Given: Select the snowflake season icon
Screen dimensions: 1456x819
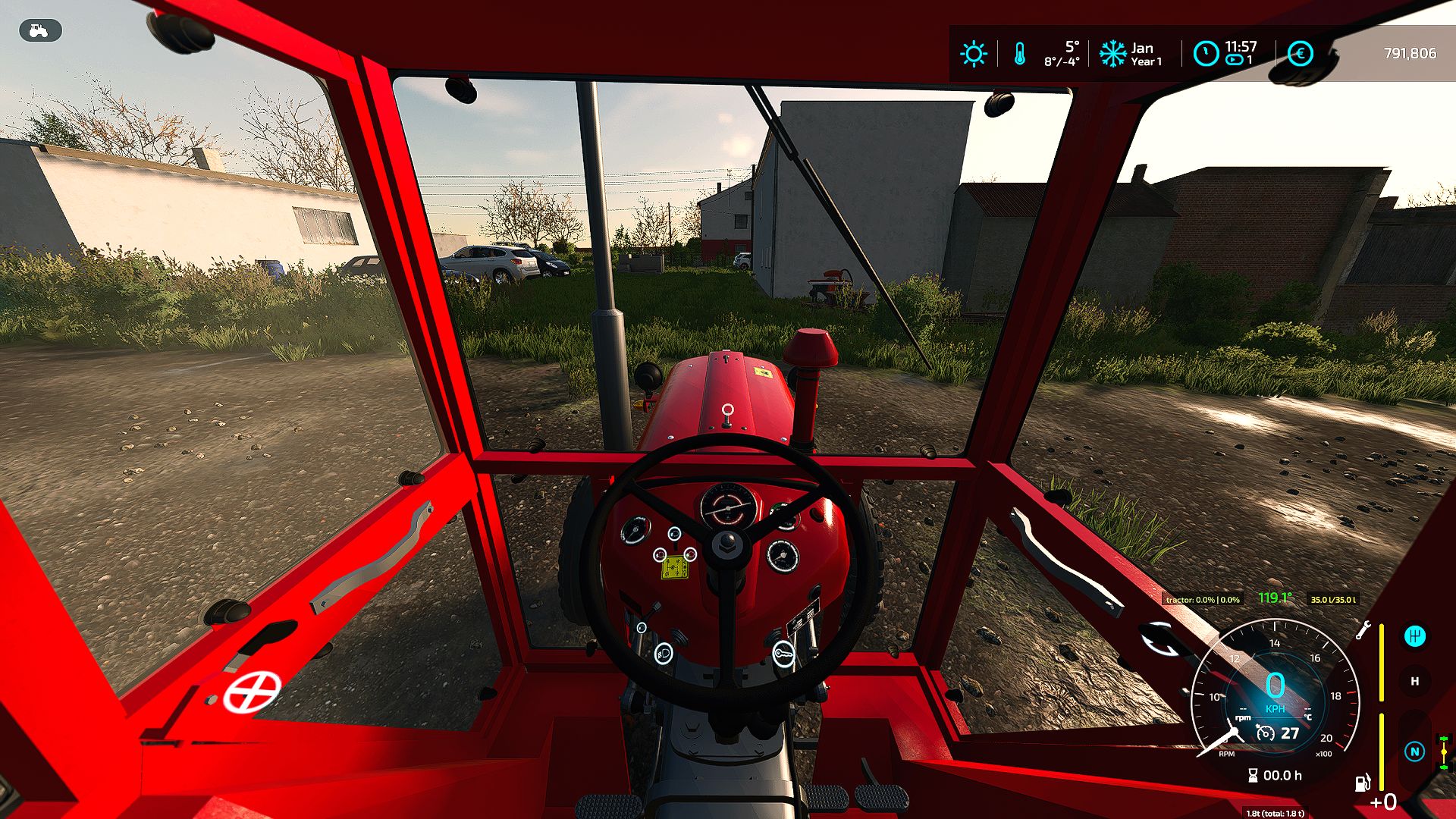Looking at the screenshot, I should point(1112,54).
